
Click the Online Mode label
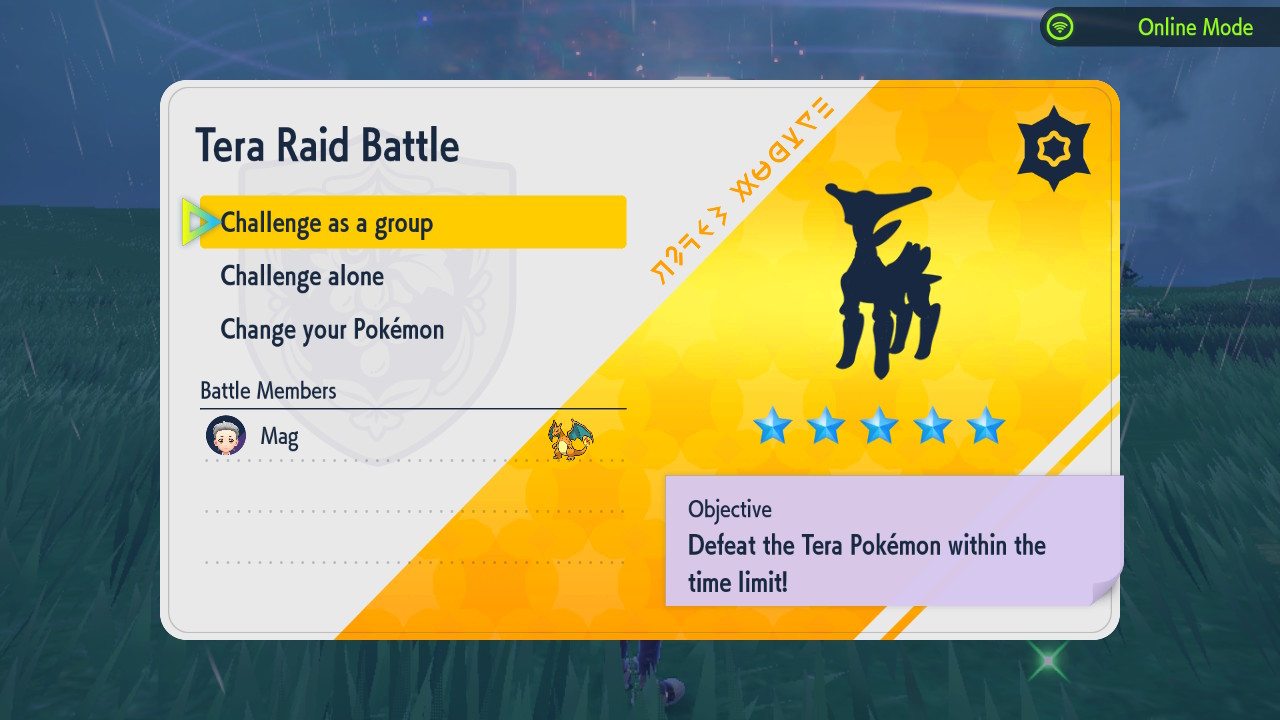point(1196,27)
